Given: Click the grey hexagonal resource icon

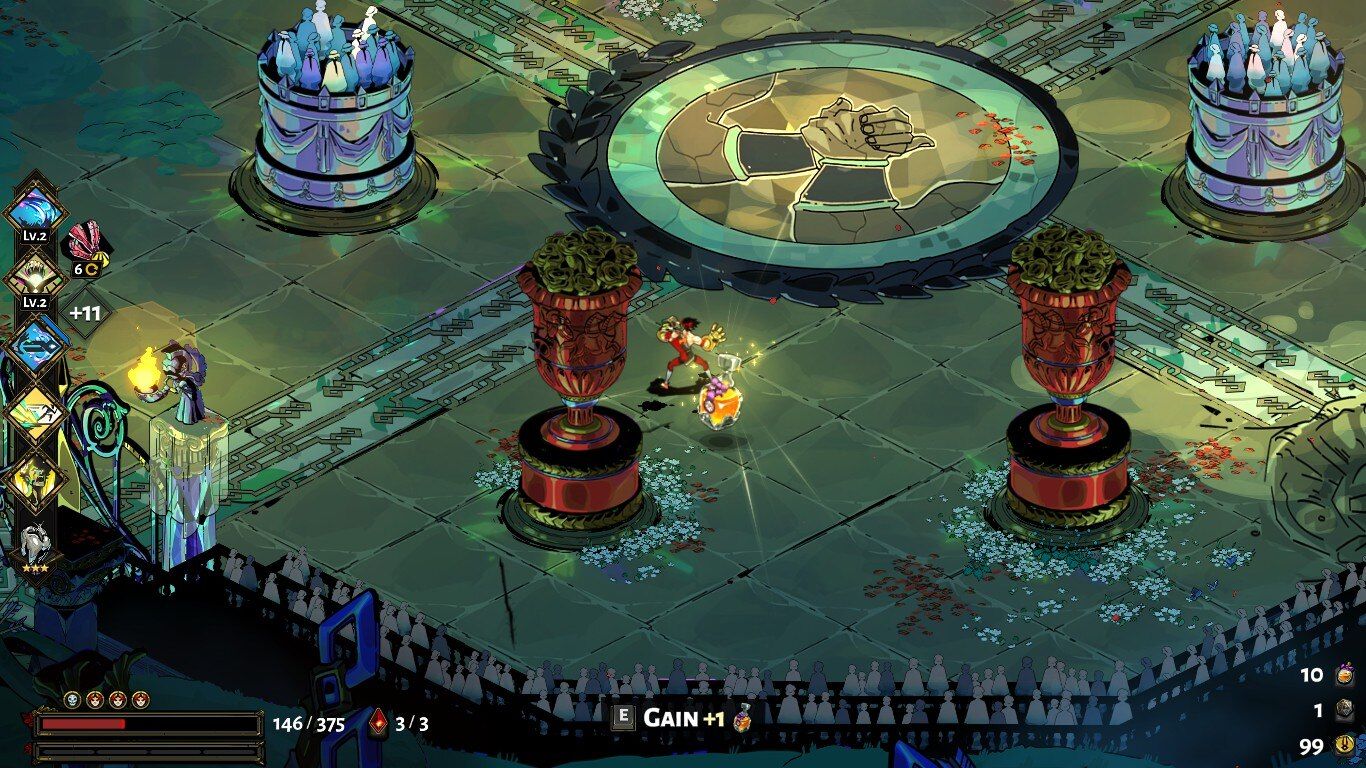Looking at the screenshot, I should coord(1346,711).
